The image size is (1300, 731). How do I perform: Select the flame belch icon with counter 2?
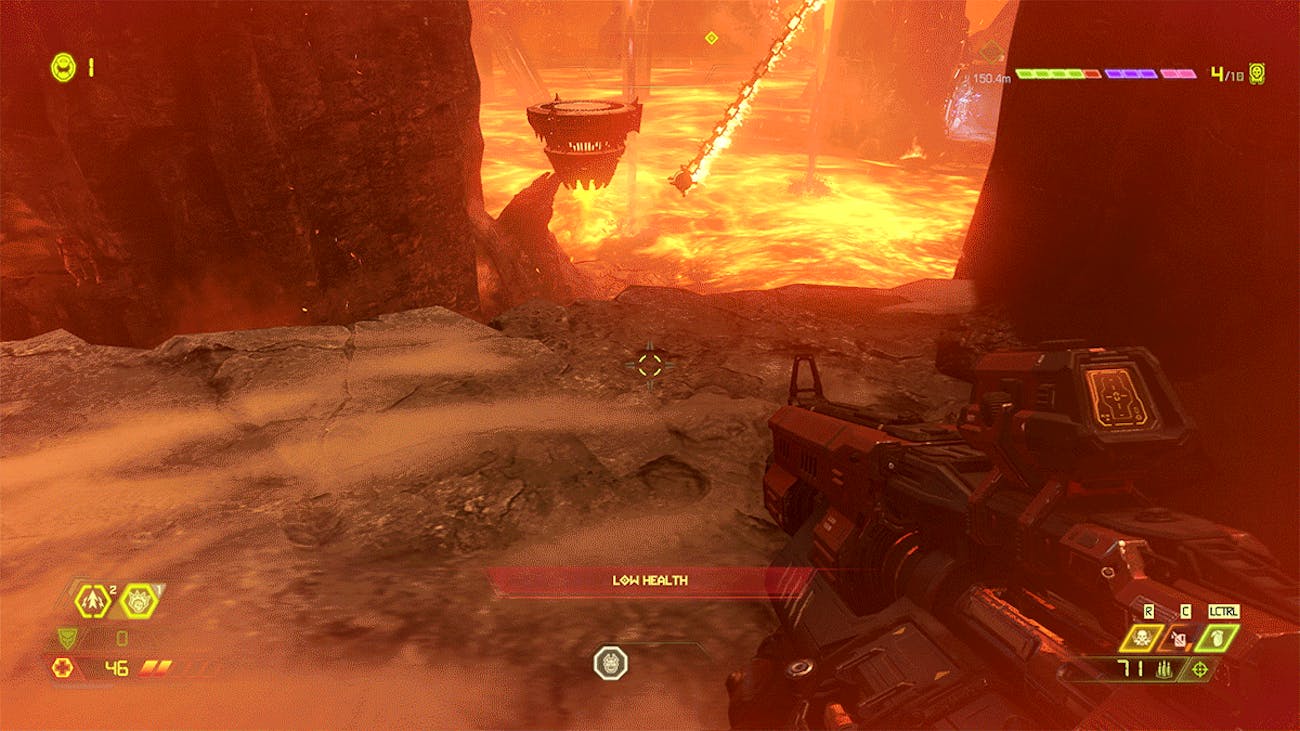coord(93,601)
